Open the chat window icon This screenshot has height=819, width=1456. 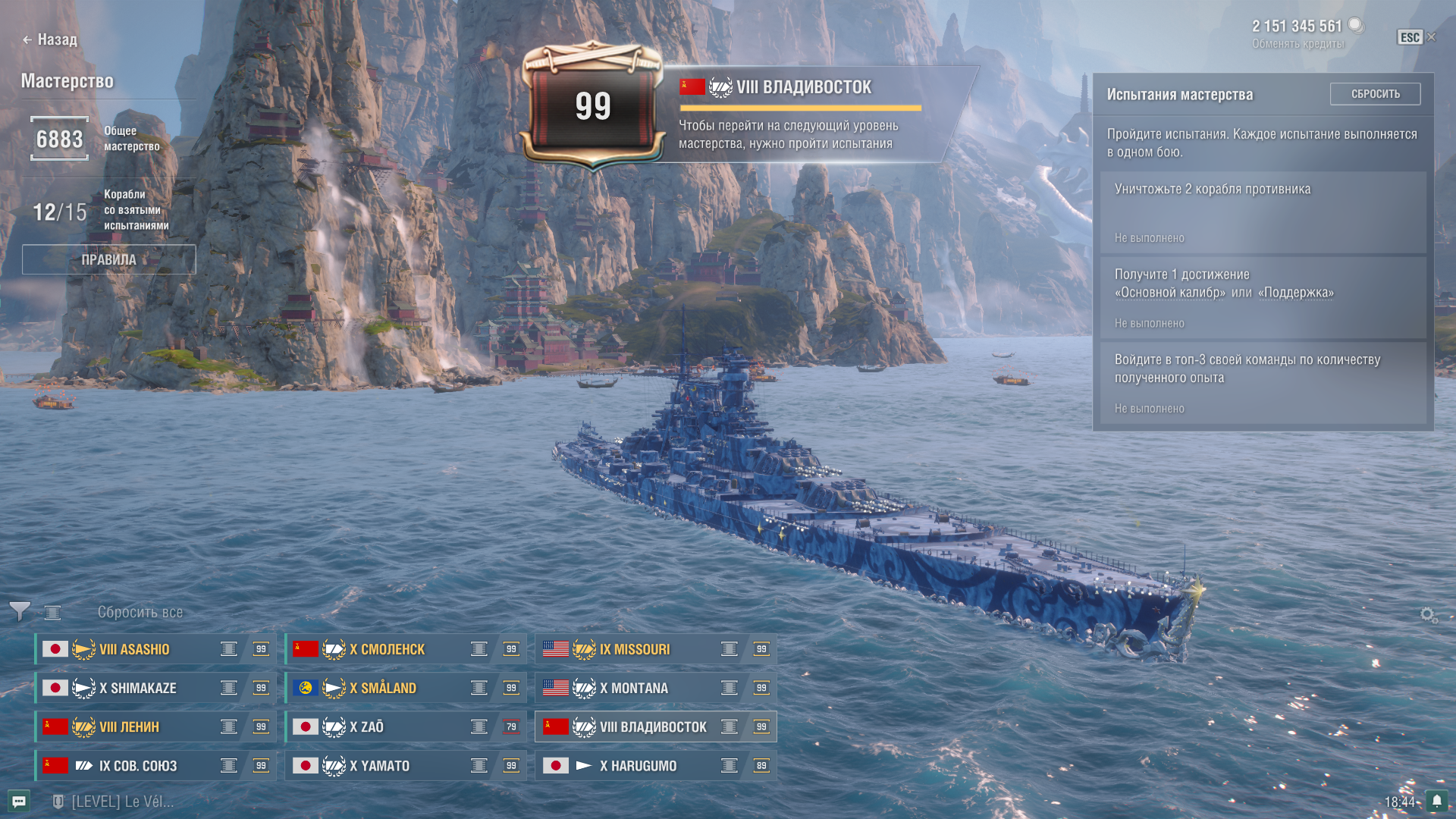point(19,801)
